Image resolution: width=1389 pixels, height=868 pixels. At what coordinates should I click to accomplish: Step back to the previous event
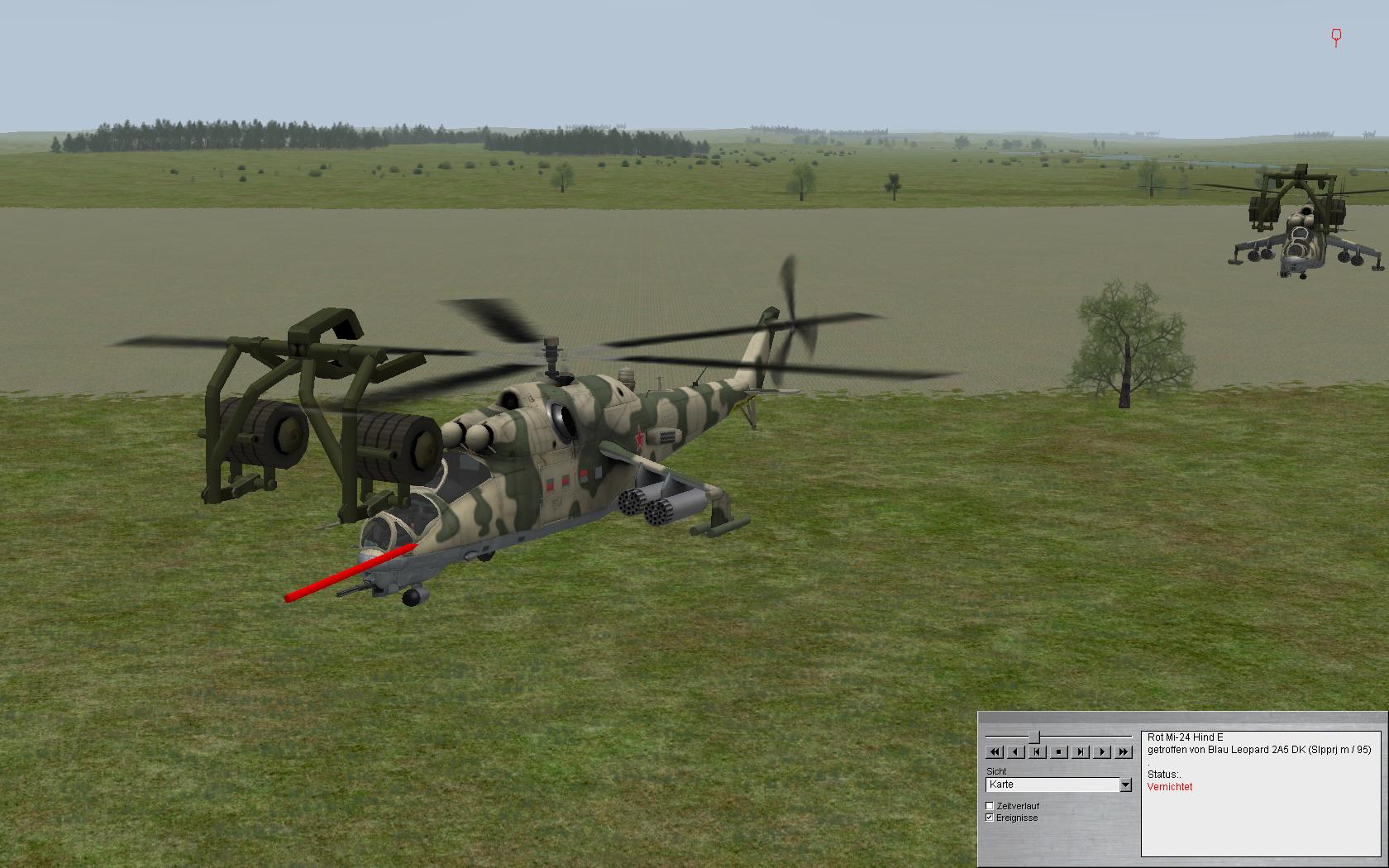pyautogui.click(x=1038, y=752)
